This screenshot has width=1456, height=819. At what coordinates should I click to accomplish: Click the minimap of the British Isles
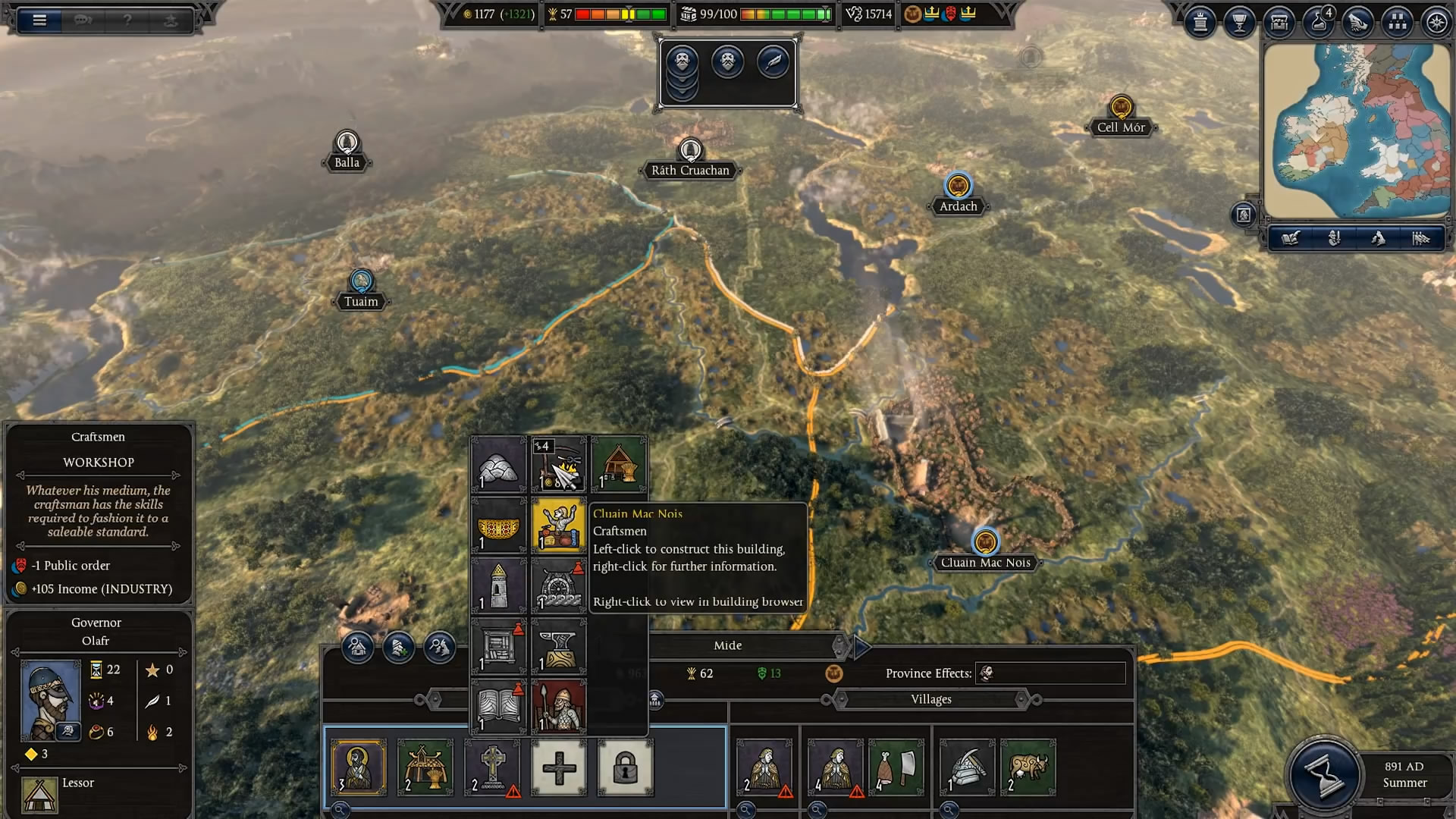point(1356,130)
